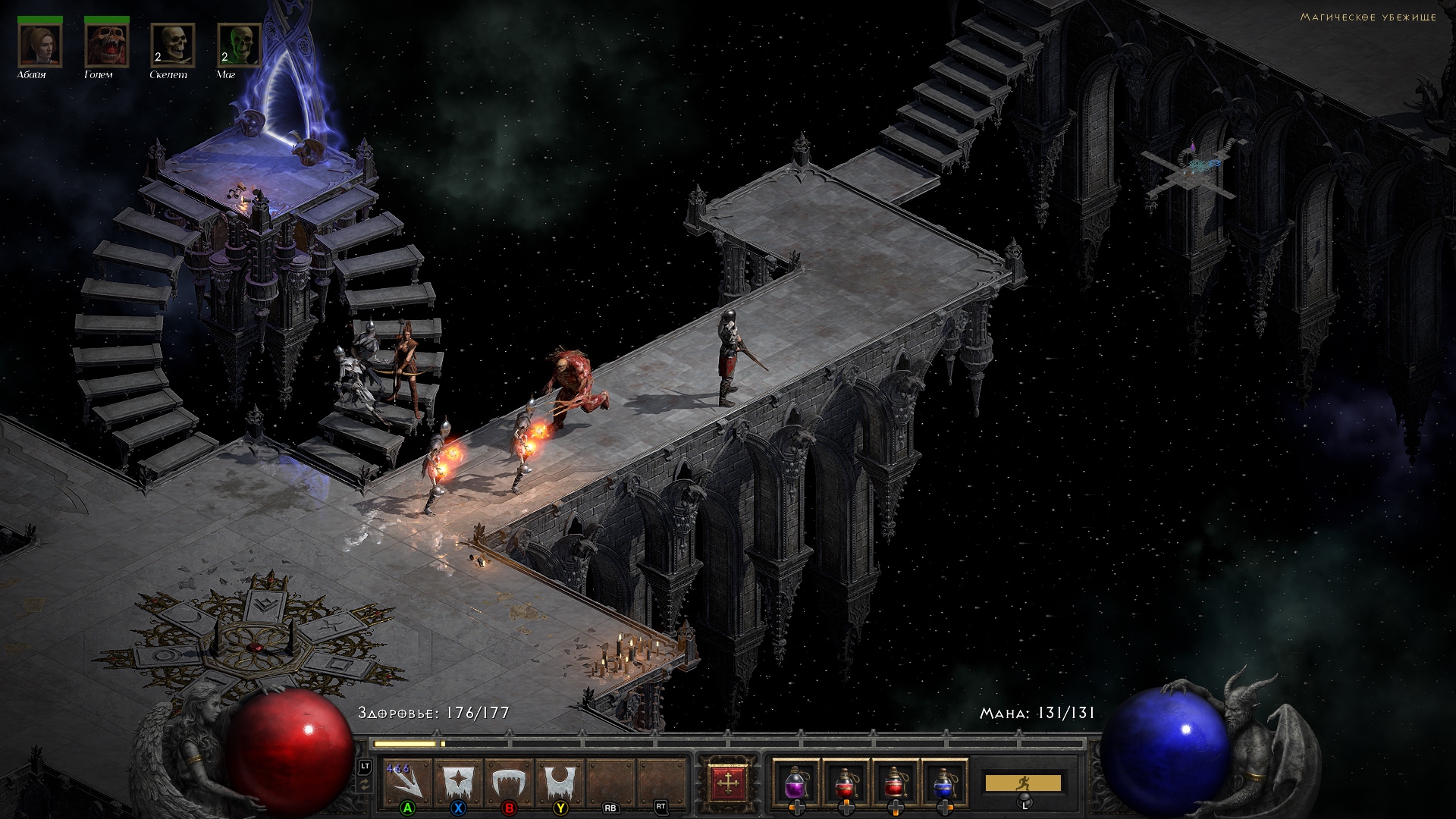Choose the green skull Маг portrait
1456x819 pixels.
point(239,45)
